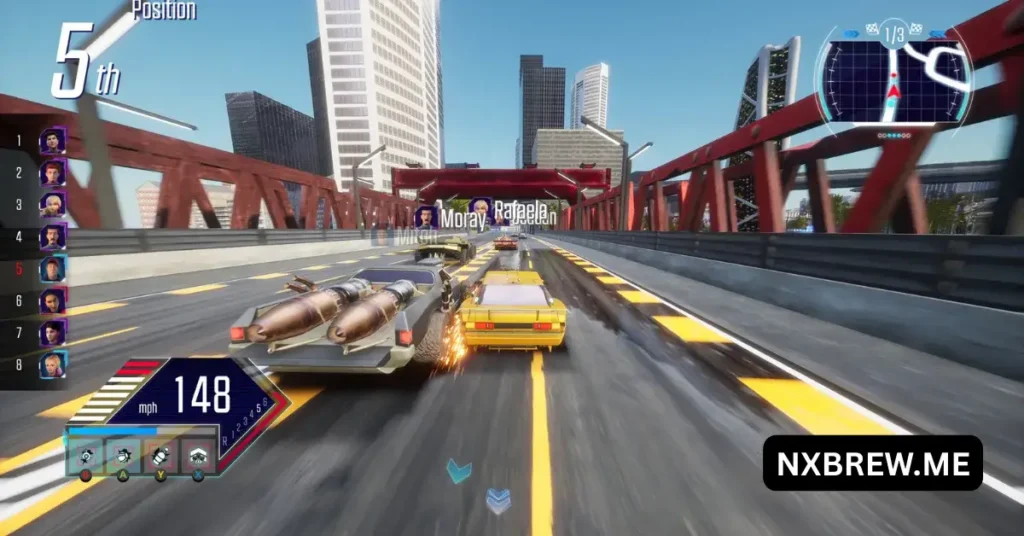Select the rank 3 racer portrait

[x=53, y=204]
